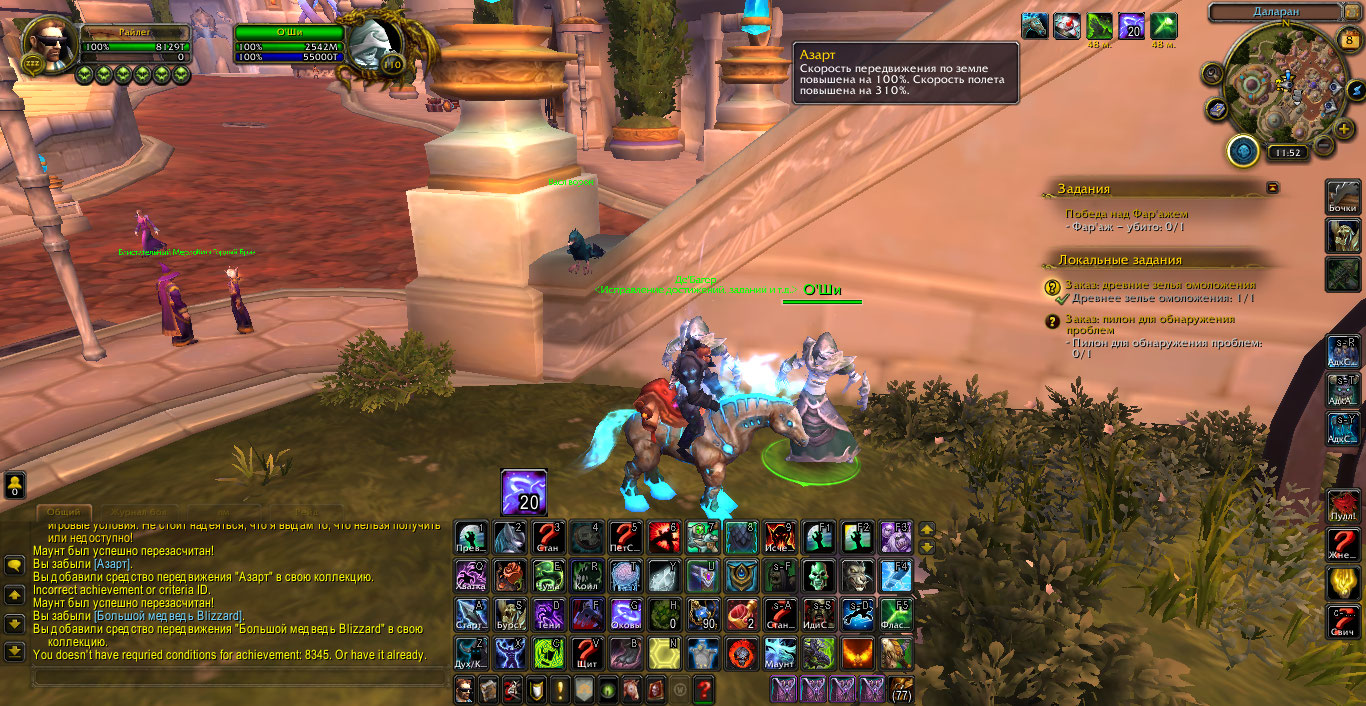1366x706 pixels.
Task: Click the Бочки button
Action: coord(1342,196)
